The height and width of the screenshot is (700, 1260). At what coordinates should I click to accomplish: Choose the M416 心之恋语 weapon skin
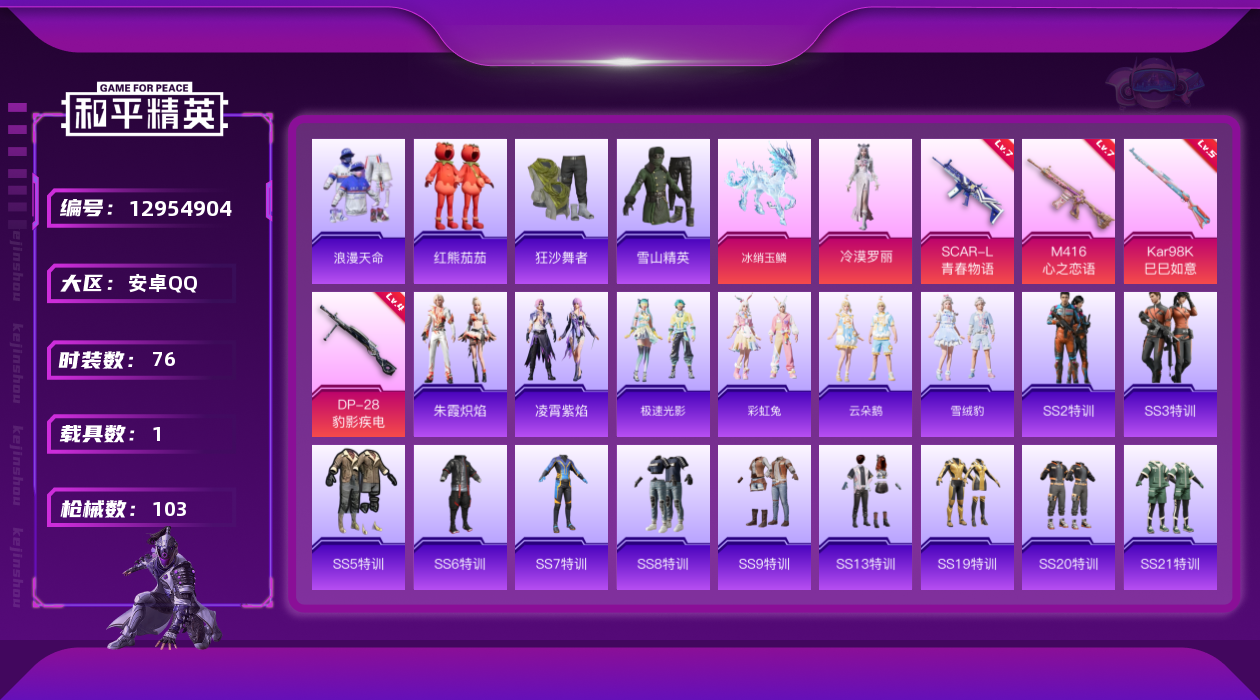pos(1068,210)
